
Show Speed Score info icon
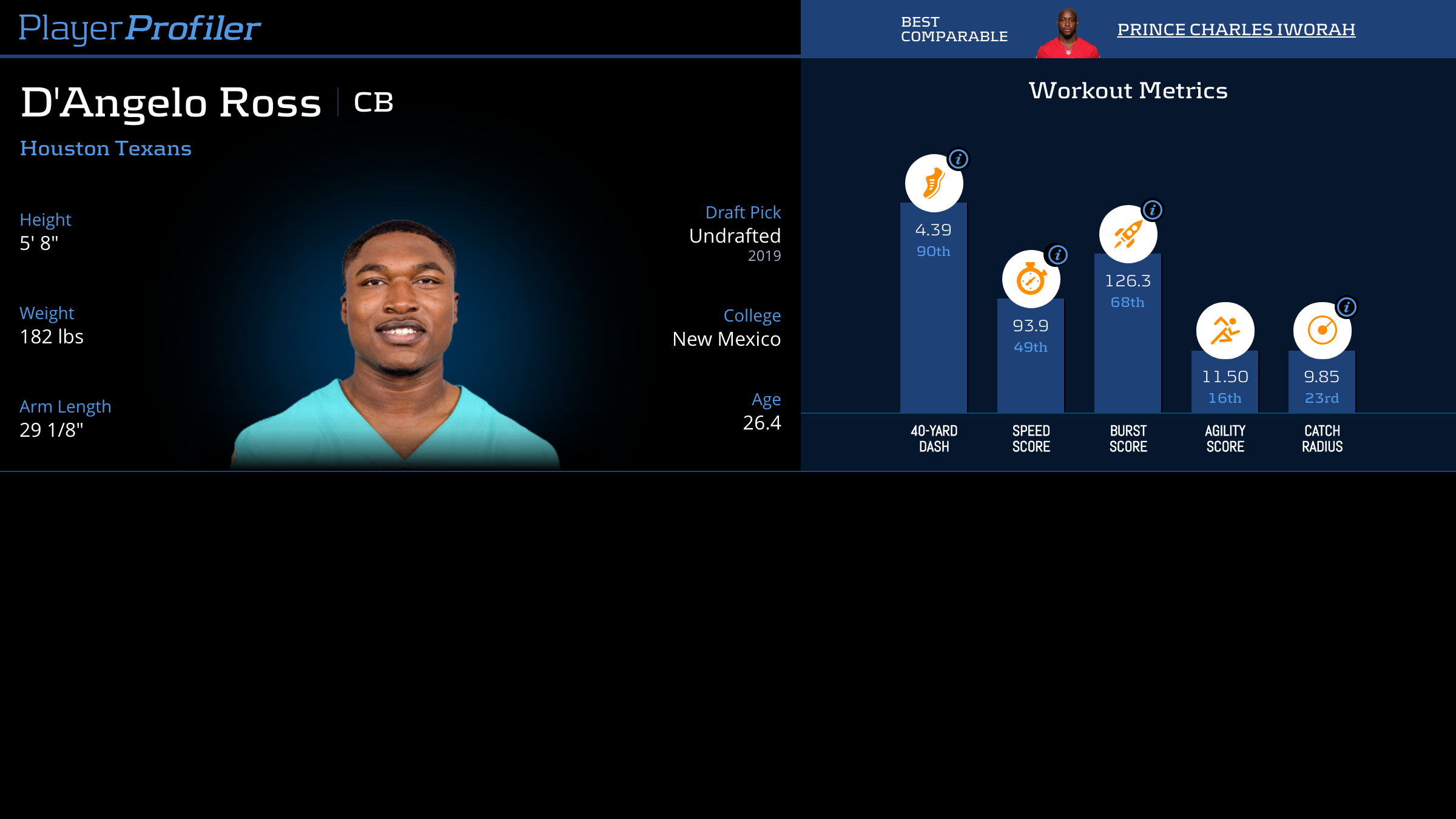(x=1058, y=255)
